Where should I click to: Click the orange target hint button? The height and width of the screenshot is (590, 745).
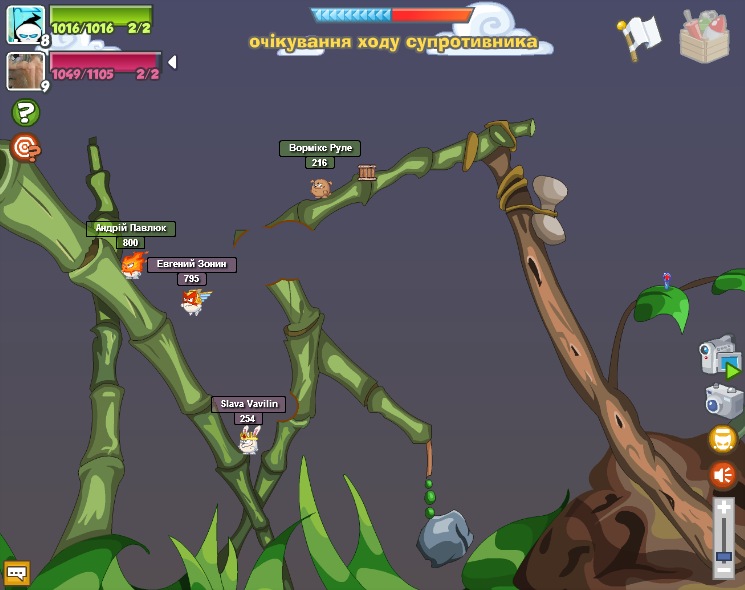click(x=25, y=149)
